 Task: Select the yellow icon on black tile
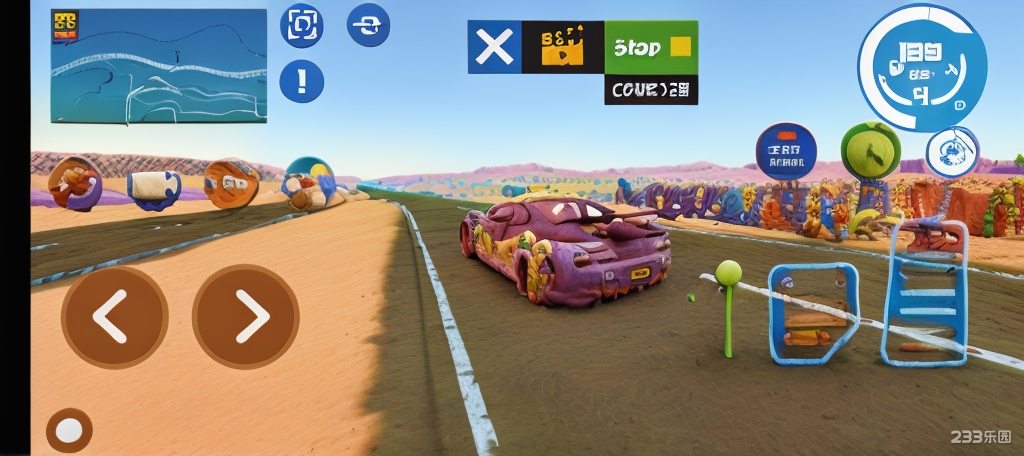point(562,47)
